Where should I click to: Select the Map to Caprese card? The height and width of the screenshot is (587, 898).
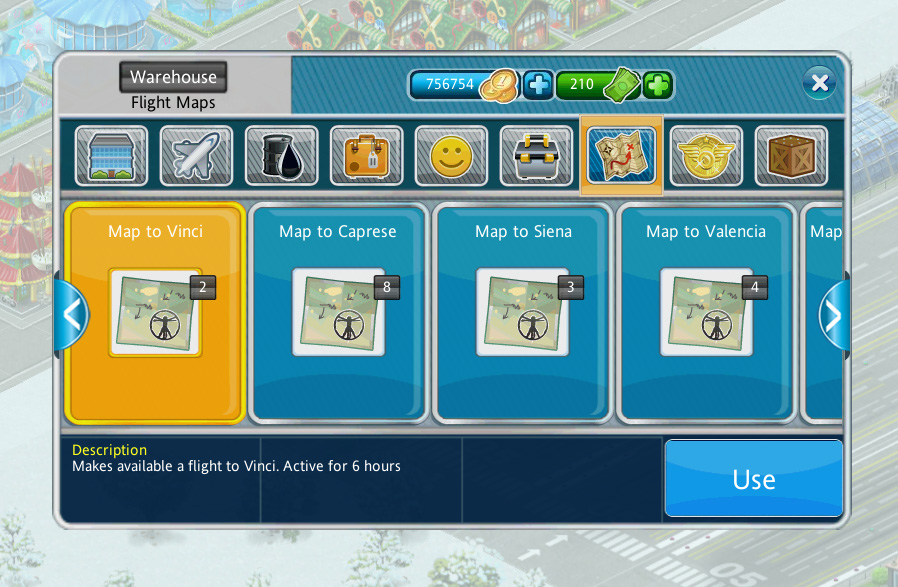(338, 312)
